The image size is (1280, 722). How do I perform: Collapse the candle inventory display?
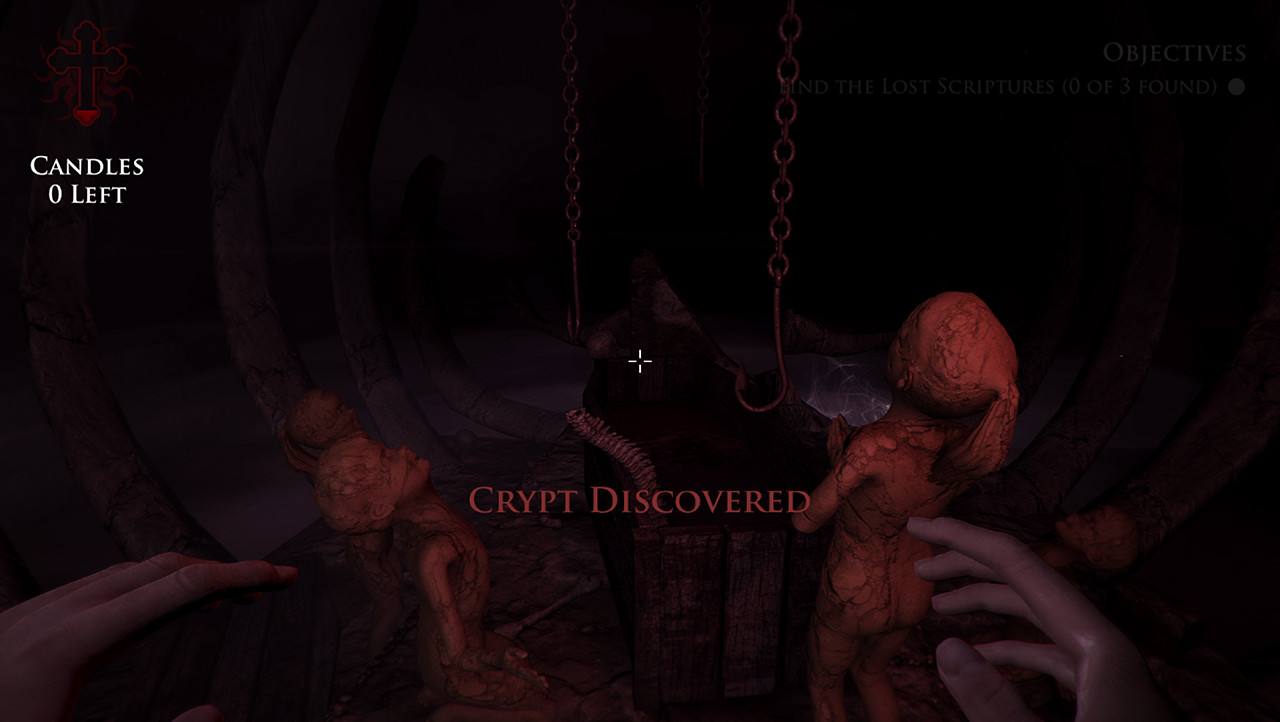click(86, 180)
